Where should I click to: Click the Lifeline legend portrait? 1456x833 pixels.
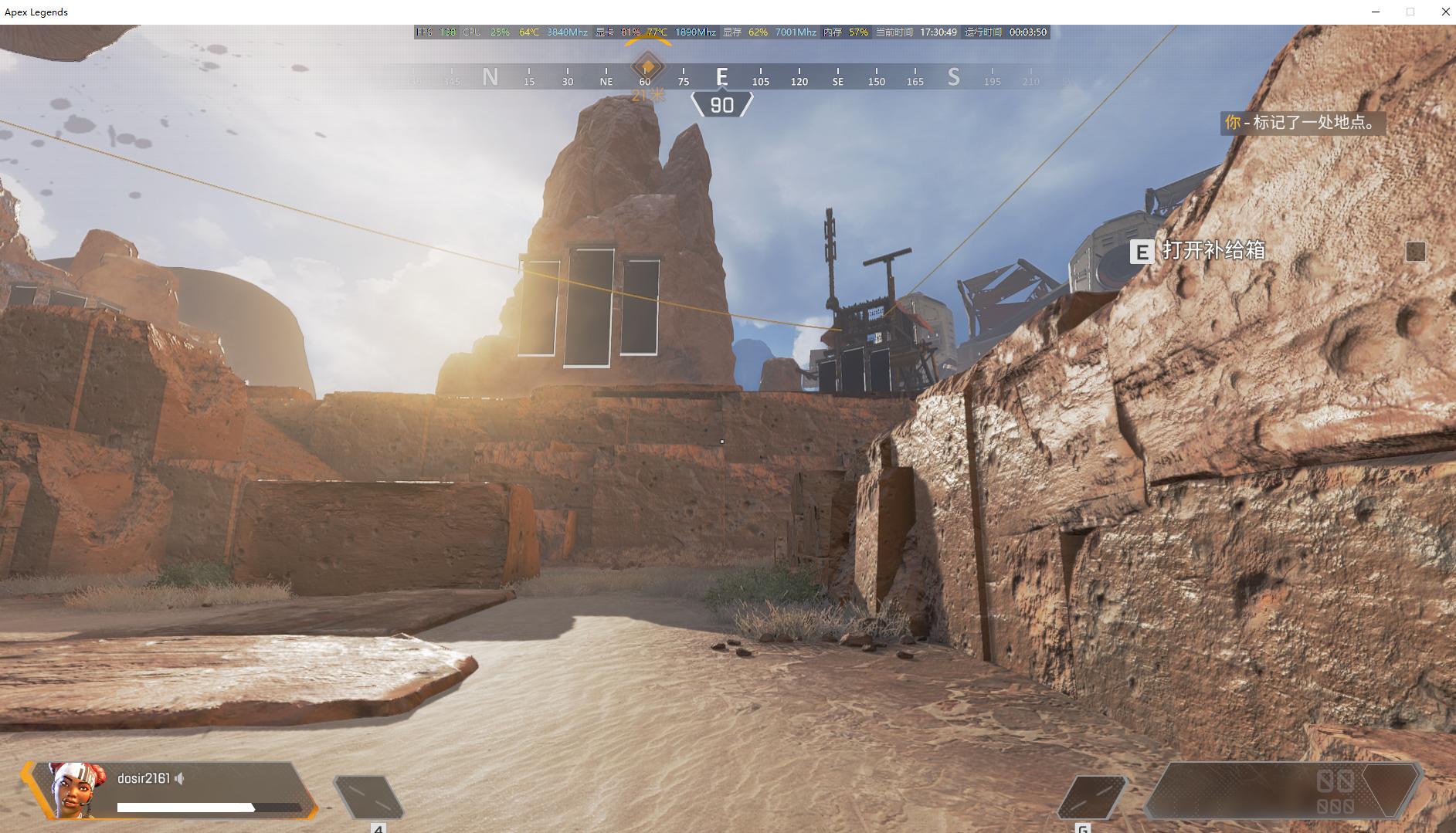(77, 789)
